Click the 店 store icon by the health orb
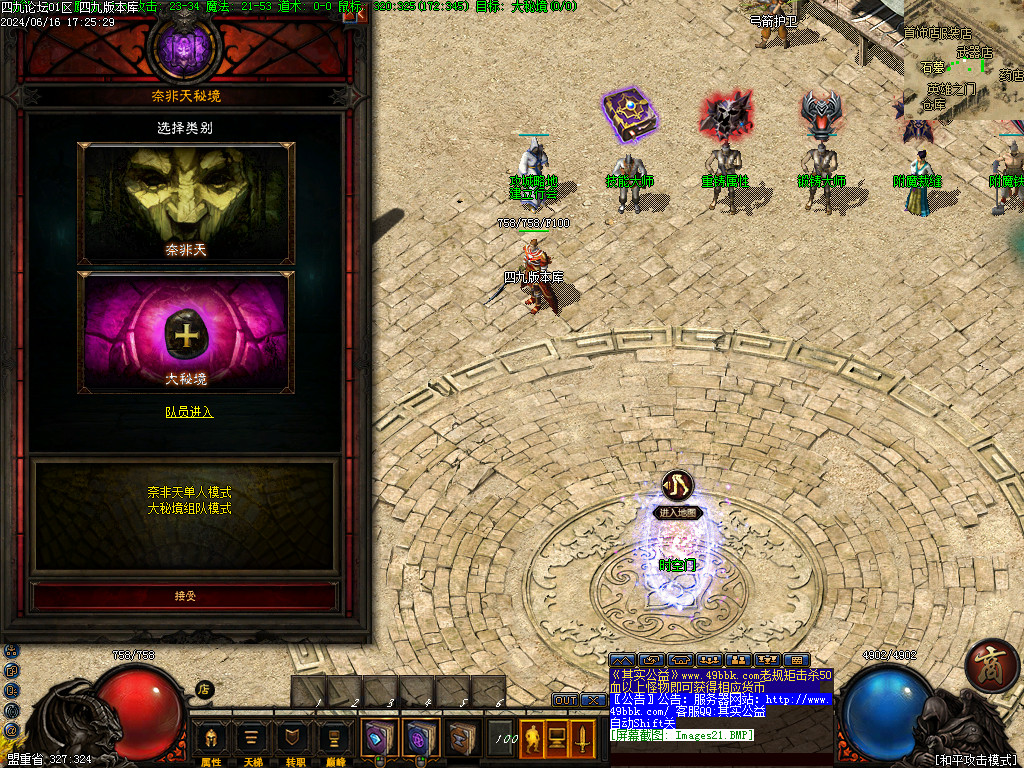1024x768 pixels. (204, 689)
